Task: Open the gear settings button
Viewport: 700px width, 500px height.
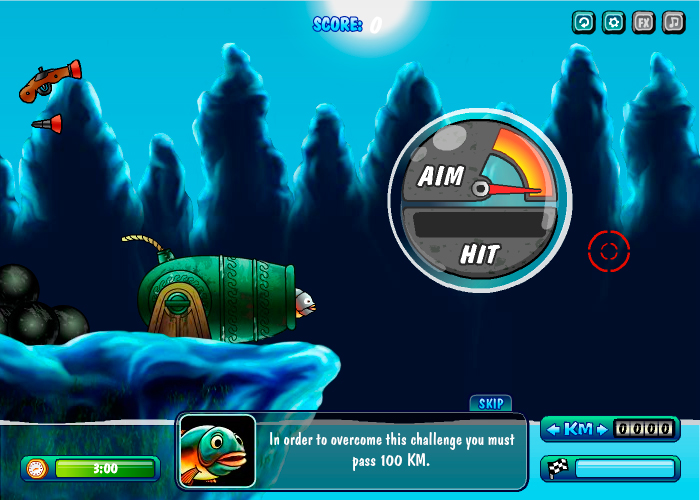Action: (x=613, y=22)
